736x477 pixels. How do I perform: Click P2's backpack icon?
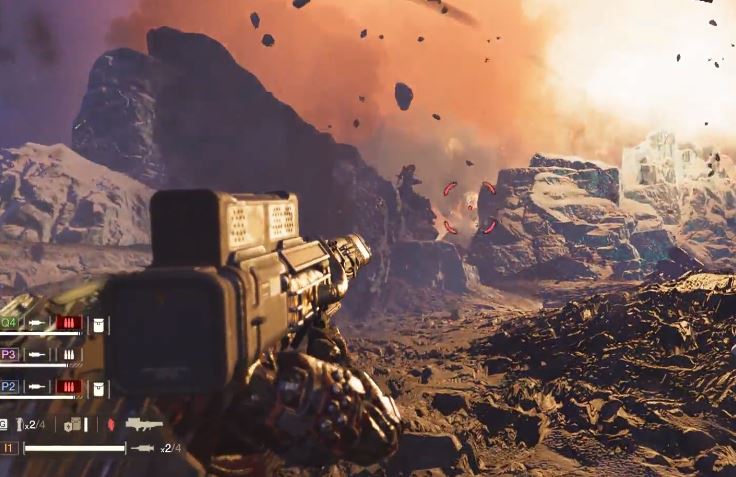[x=98, y=387]
